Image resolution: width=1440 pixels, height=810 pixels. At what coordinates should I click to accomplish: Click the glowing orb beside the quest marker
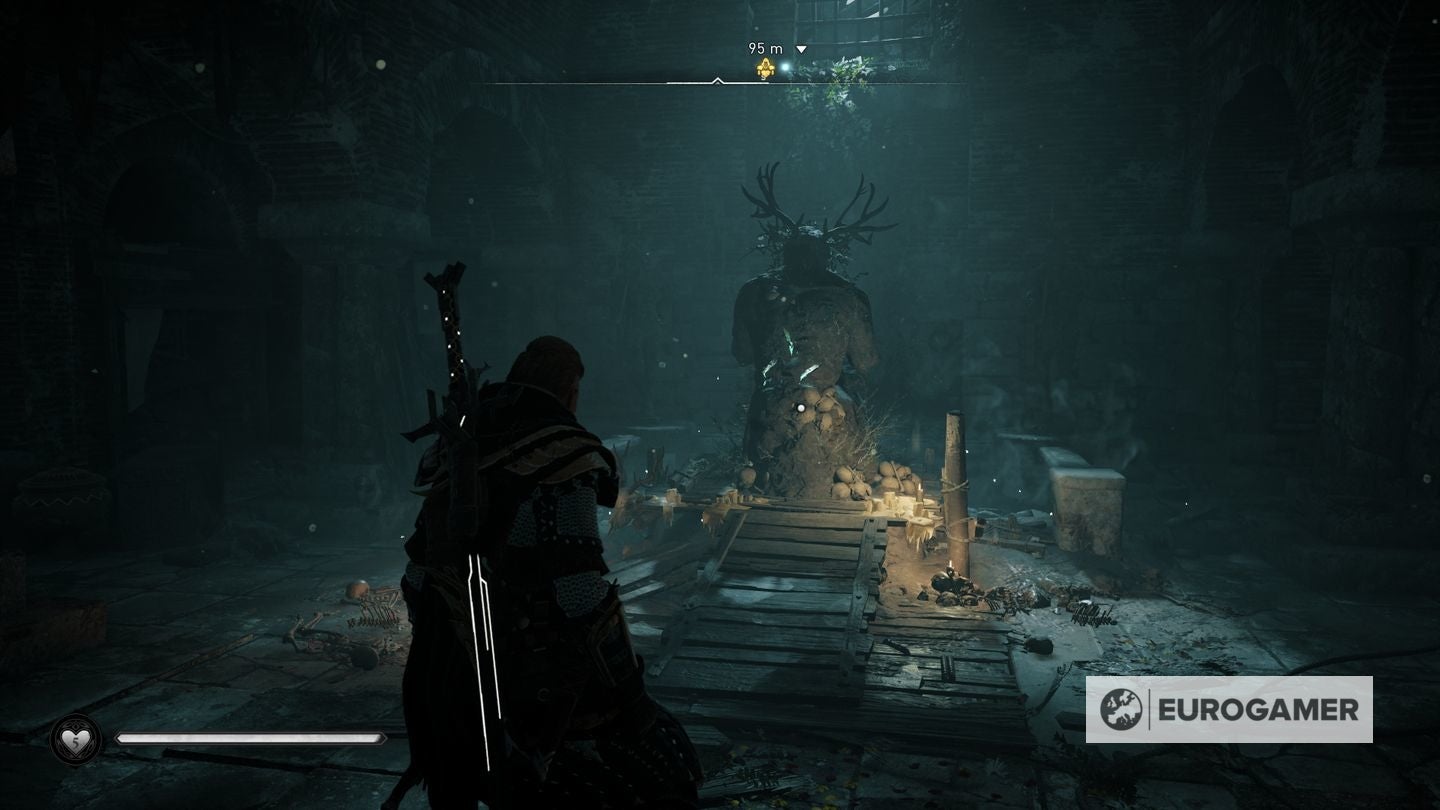click(x=785, y=66)
